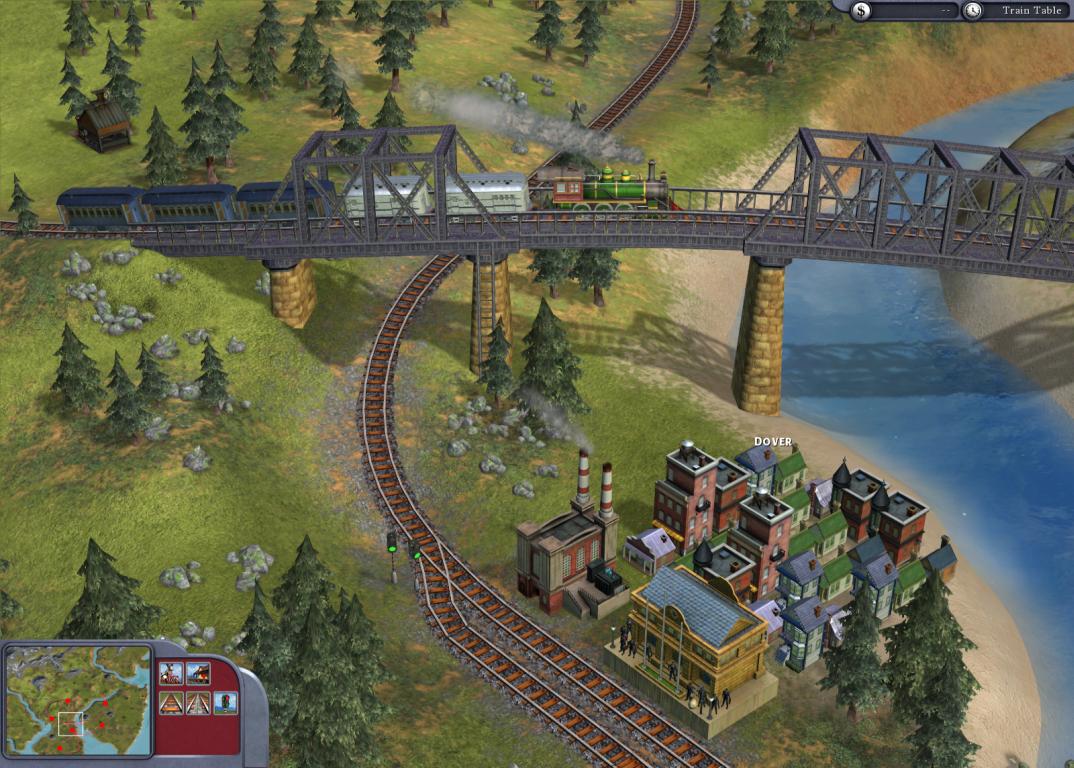The width and height of the screenshot is (1074, 768).
Task: Select the signal light placement tool
Action: (226, 702)
